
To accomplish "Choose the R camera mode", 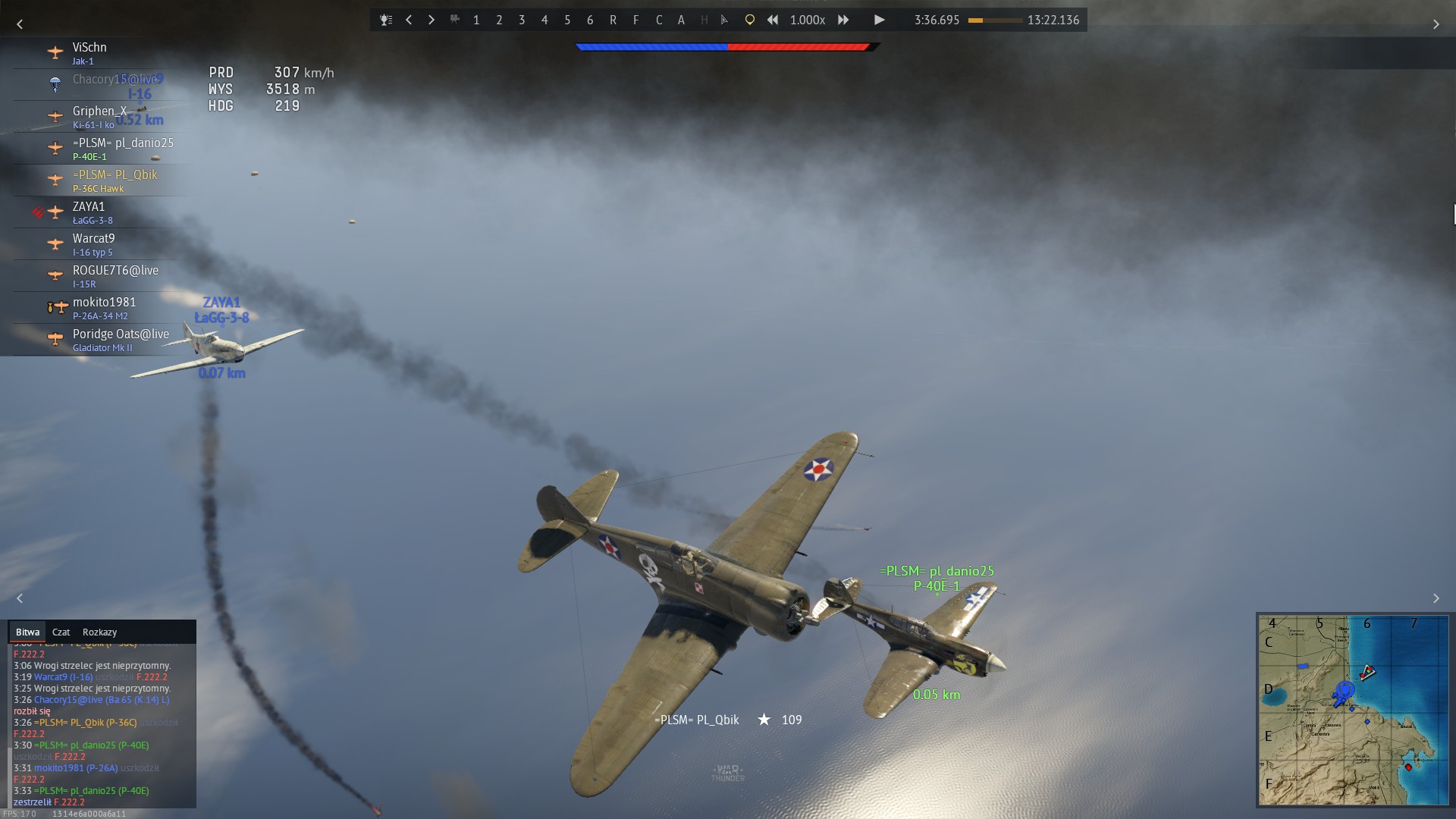I will click(613, 20).
